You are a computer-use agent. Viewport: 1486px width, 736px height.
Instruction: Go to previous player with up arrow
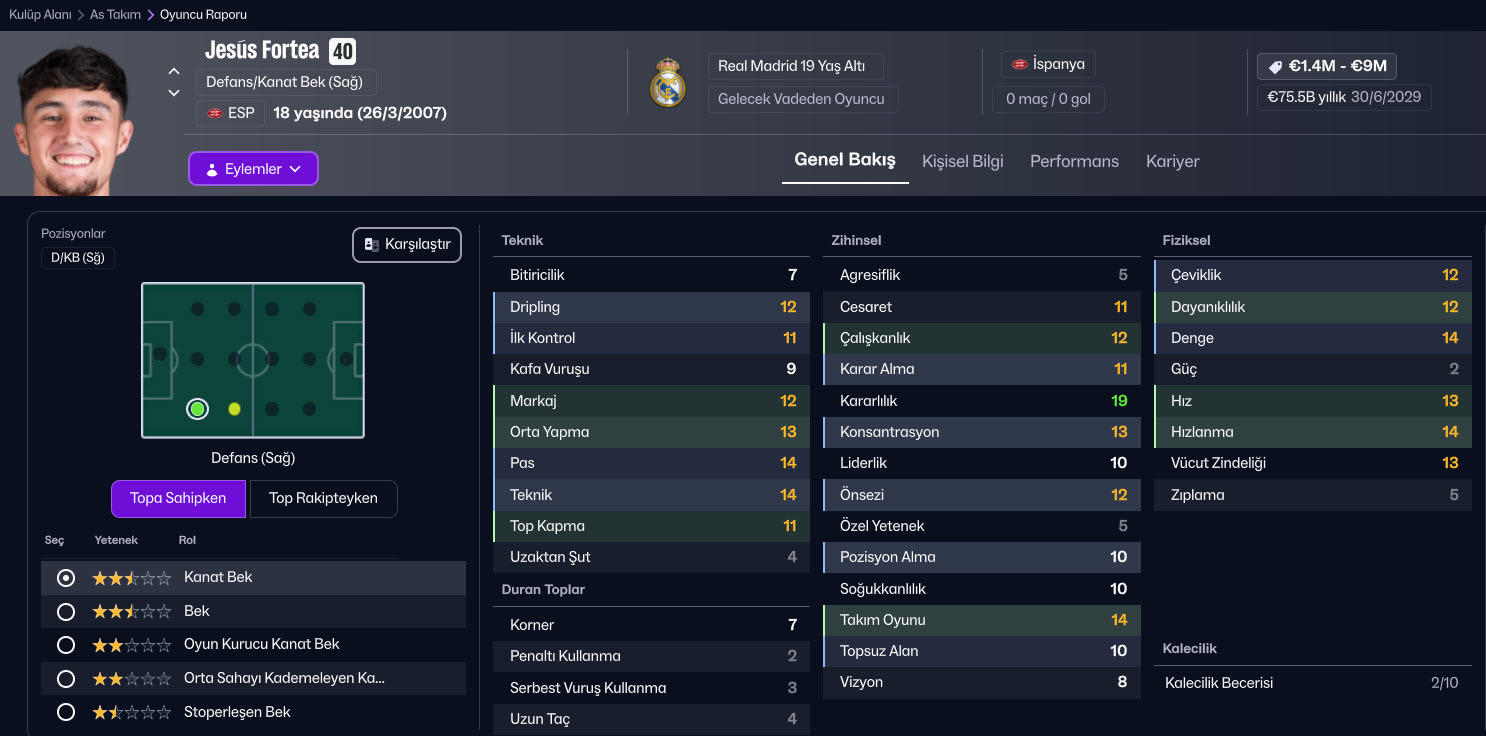(174, 71)
